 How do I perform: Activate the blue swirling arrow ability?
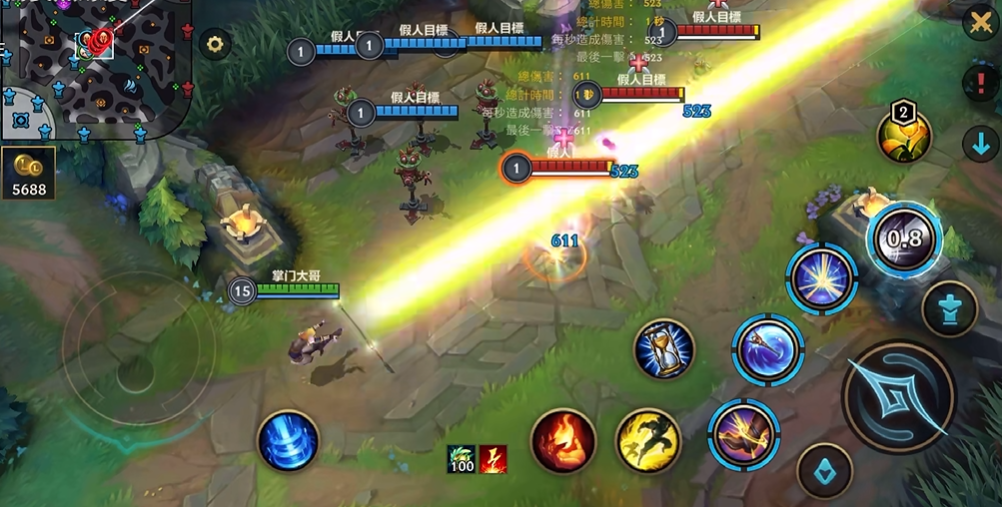(768, 349)
